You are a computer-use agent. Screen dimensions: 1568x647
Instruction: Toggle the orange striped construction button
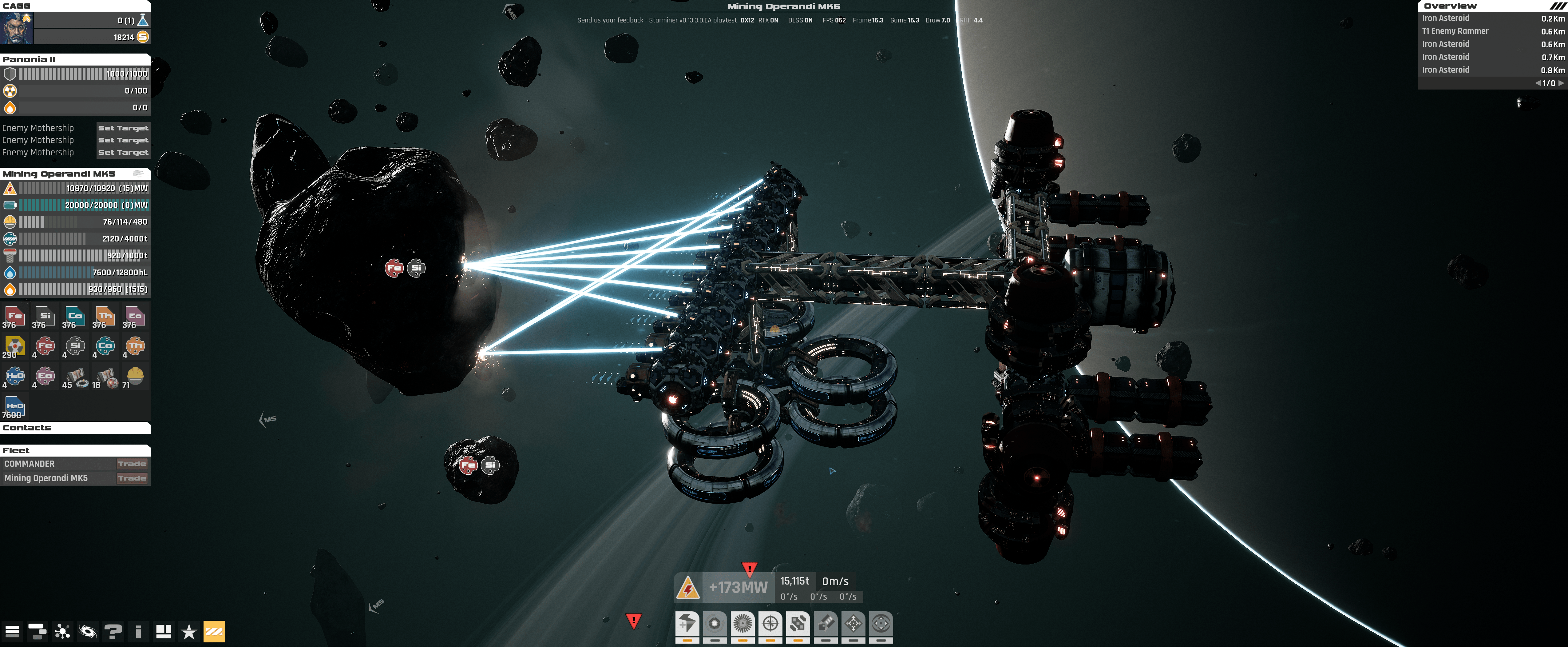tap(214, 632)
